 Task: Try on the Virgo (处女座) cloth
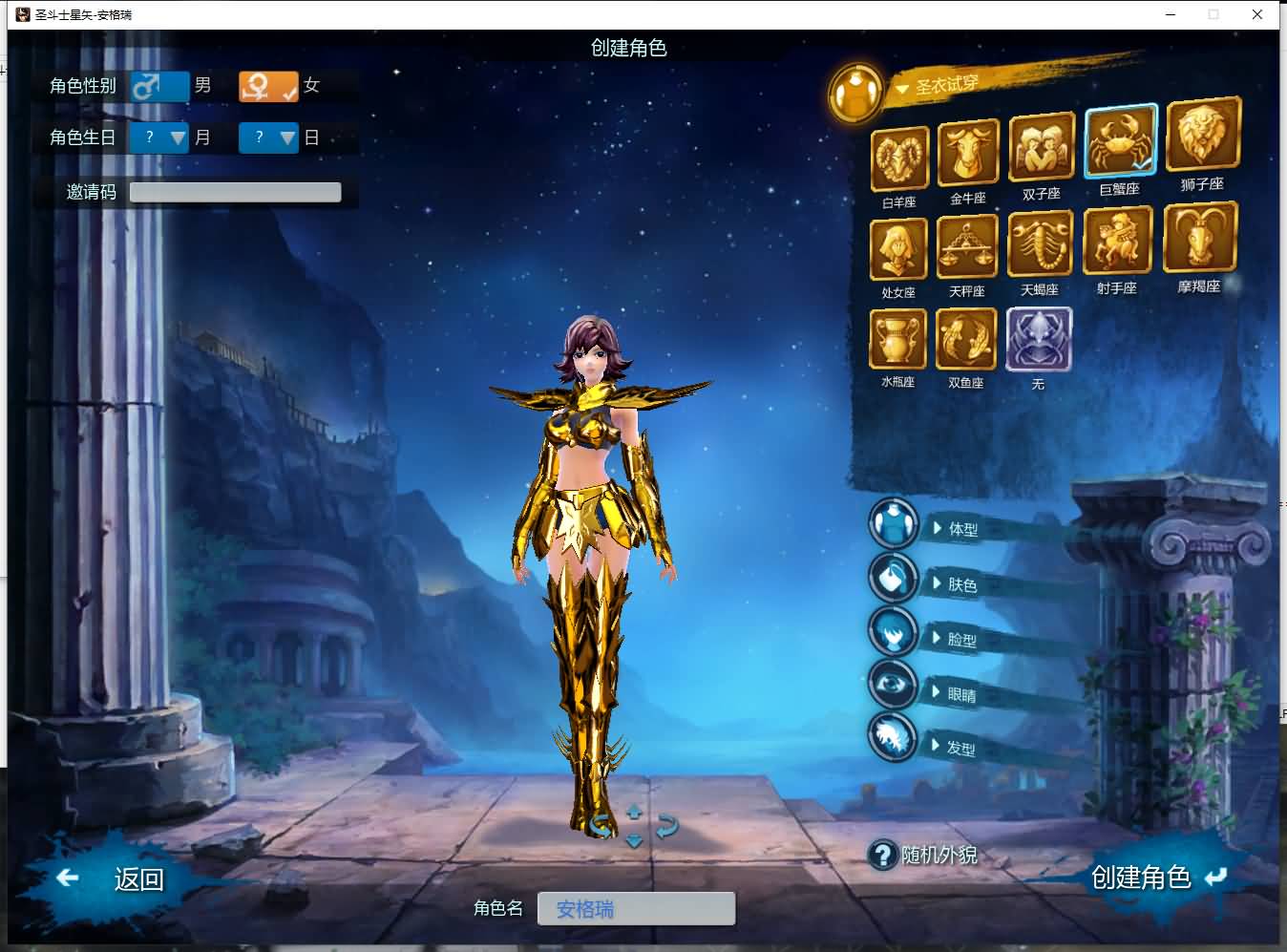point(898,249)
